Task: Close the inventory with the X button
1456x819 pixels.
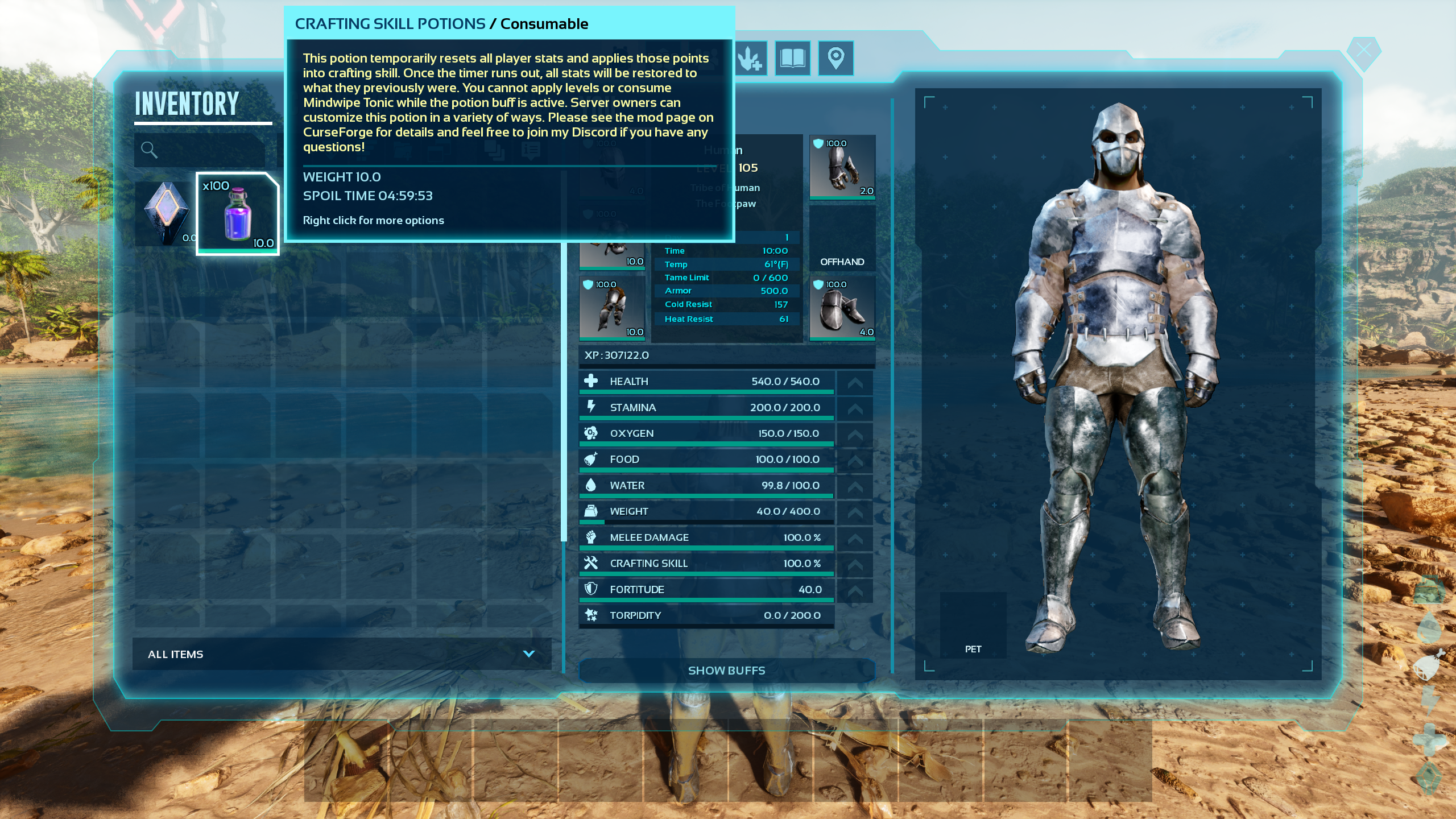Action: pyautogui.click(x=1363, y=52)
